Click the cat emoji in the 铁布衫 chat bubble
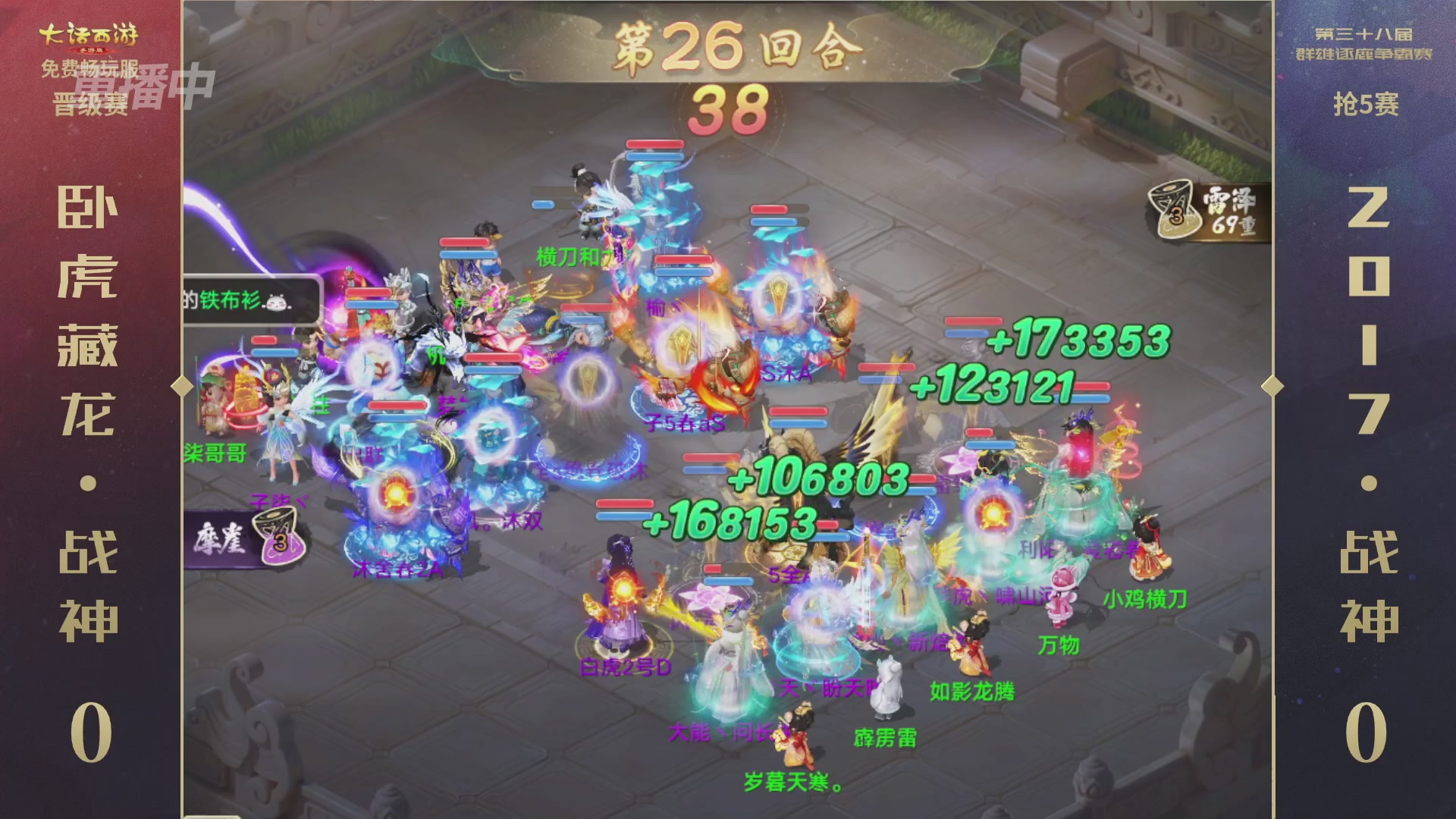Viewport: 1456px width, 819px height. [x=277, y=302]
